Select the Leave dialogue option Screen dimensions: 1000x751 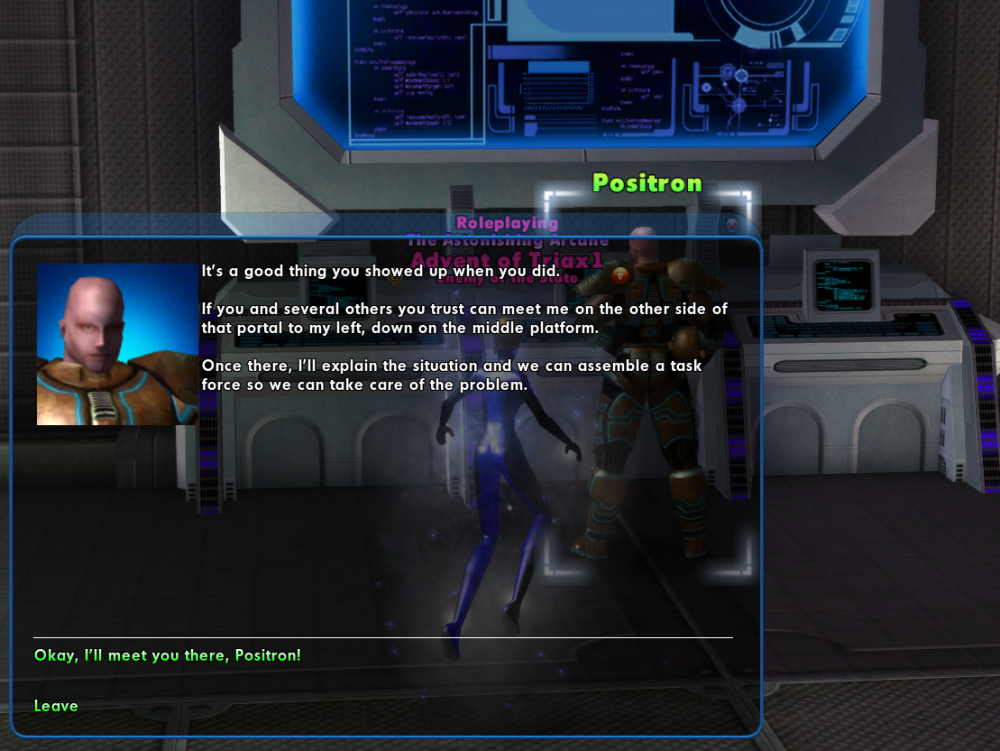pyautogui.click(x=56, y=706)
